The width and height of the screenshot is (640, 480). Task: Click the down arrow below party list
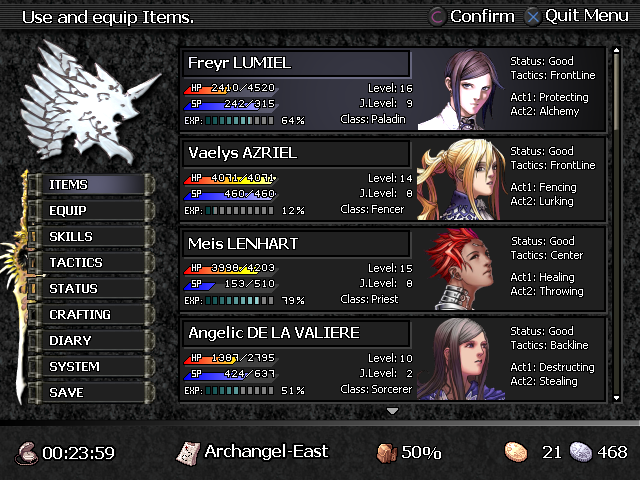393,411
